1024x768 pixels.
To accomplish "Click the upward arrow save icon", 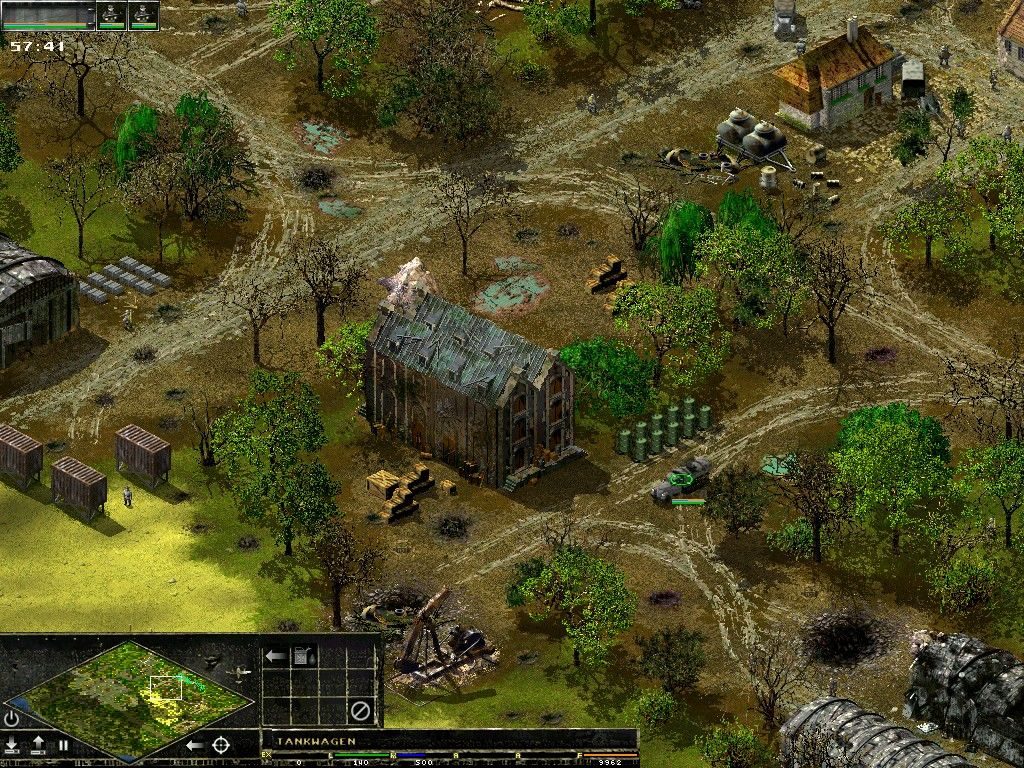I will pos(38,745).
